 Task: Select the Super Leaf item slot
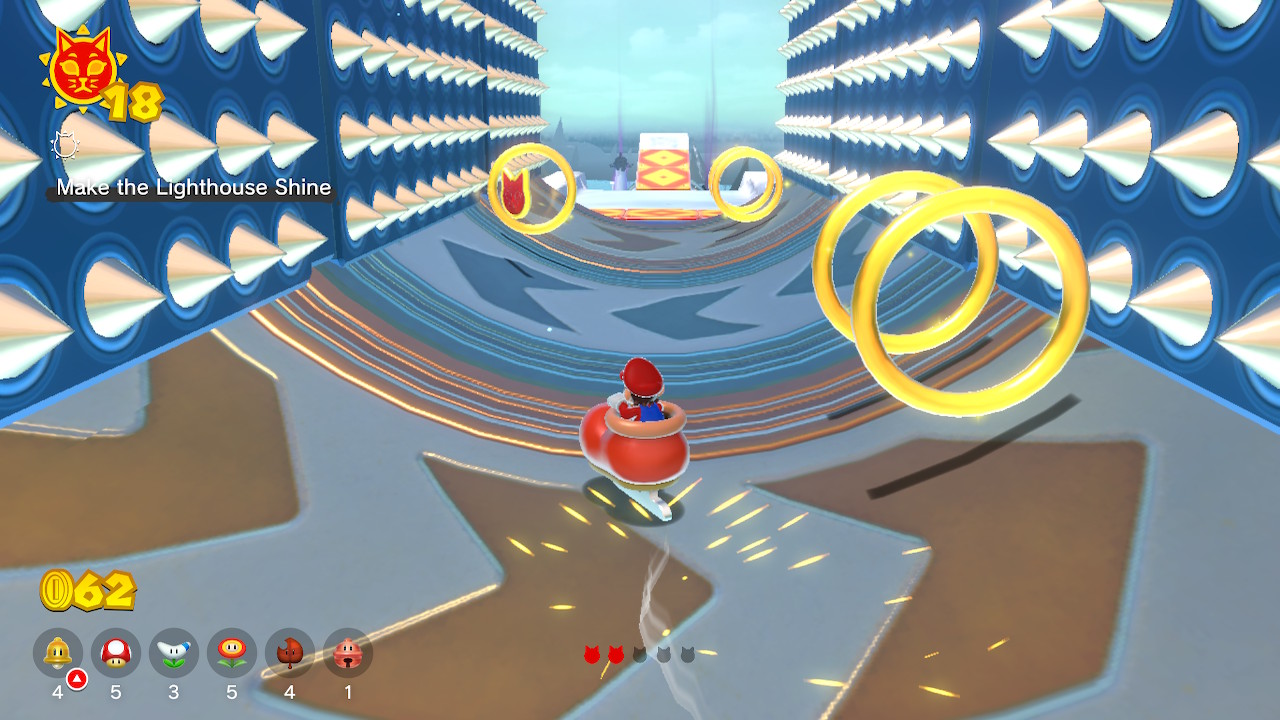click(290, 654)
